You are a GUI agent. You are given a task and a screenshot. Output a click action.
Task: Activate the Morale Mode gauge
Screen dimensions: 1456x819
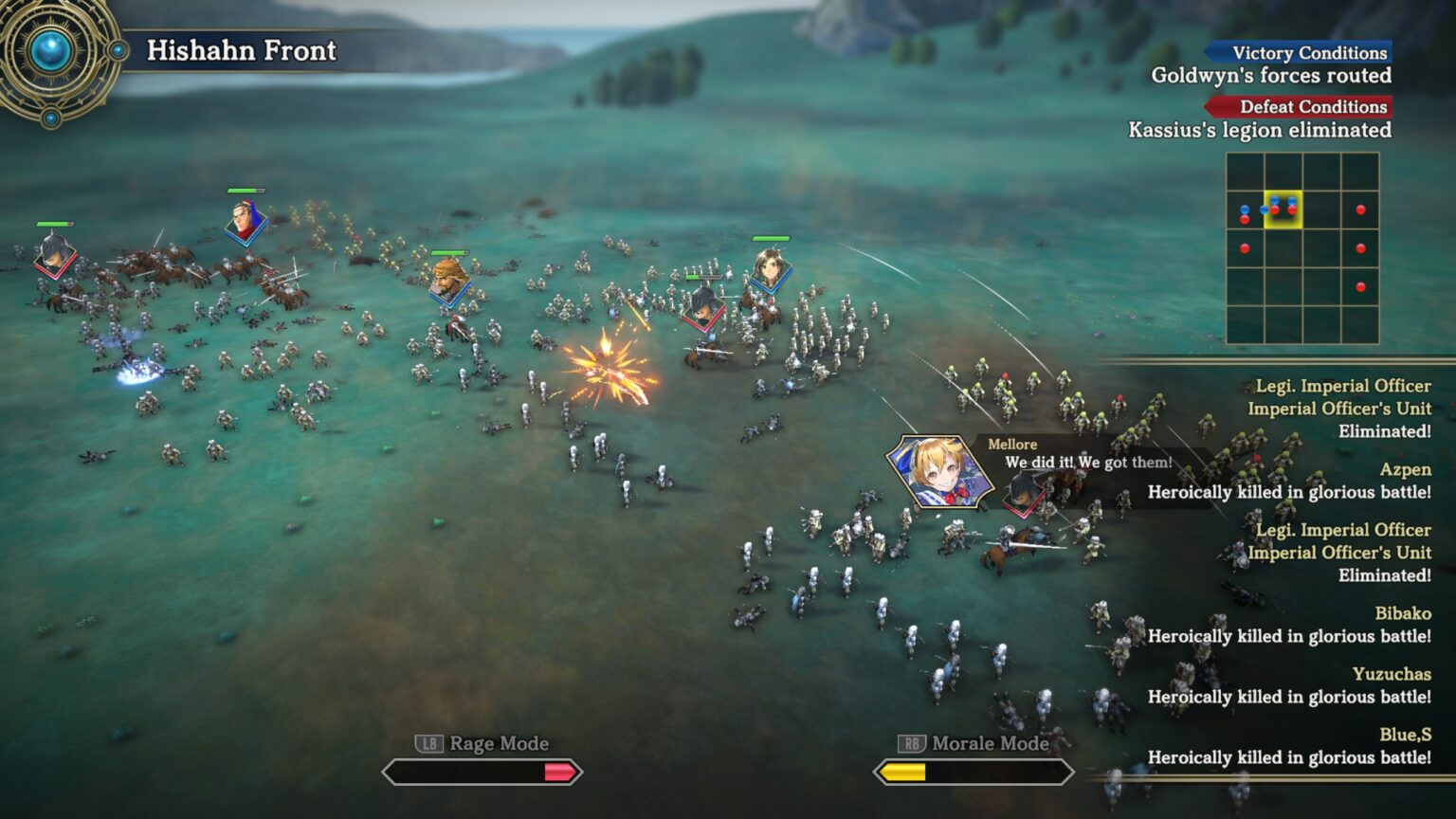[974, 773]
